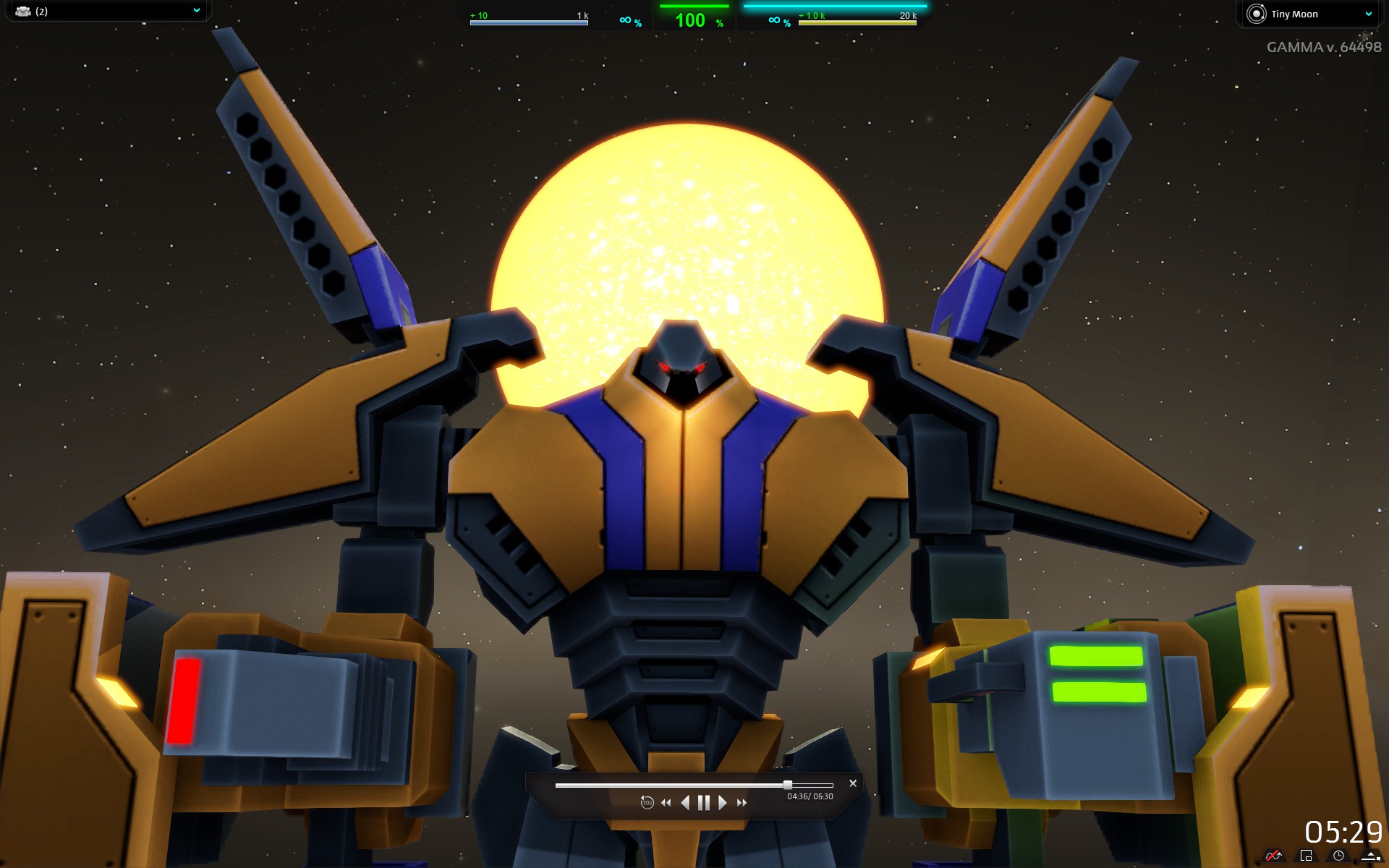Pause the replay playback
Screen dimensions: 1389x868
(703, 803)
